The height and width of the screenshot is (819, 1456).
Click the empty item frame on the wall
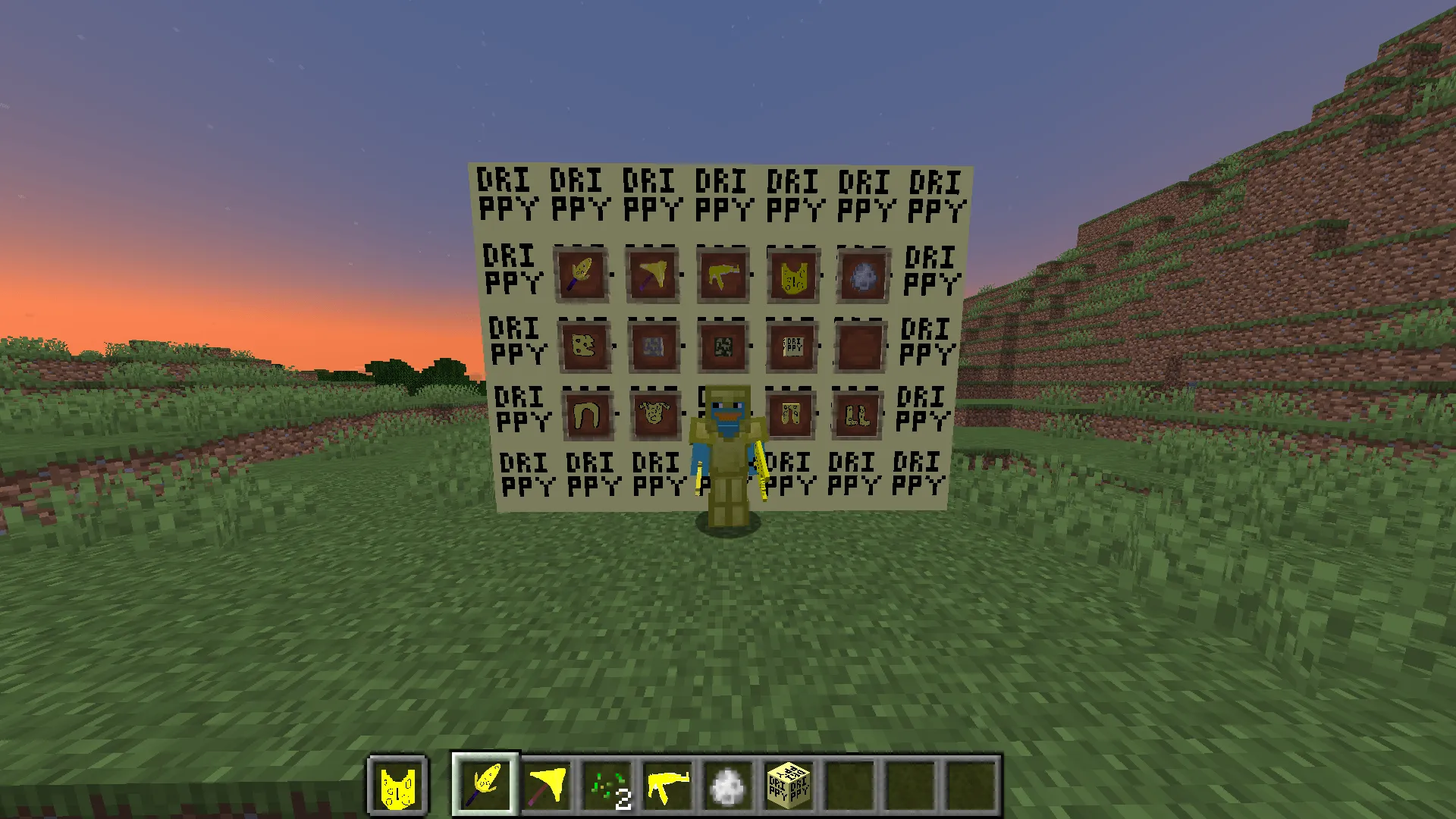tap(860, 346)
